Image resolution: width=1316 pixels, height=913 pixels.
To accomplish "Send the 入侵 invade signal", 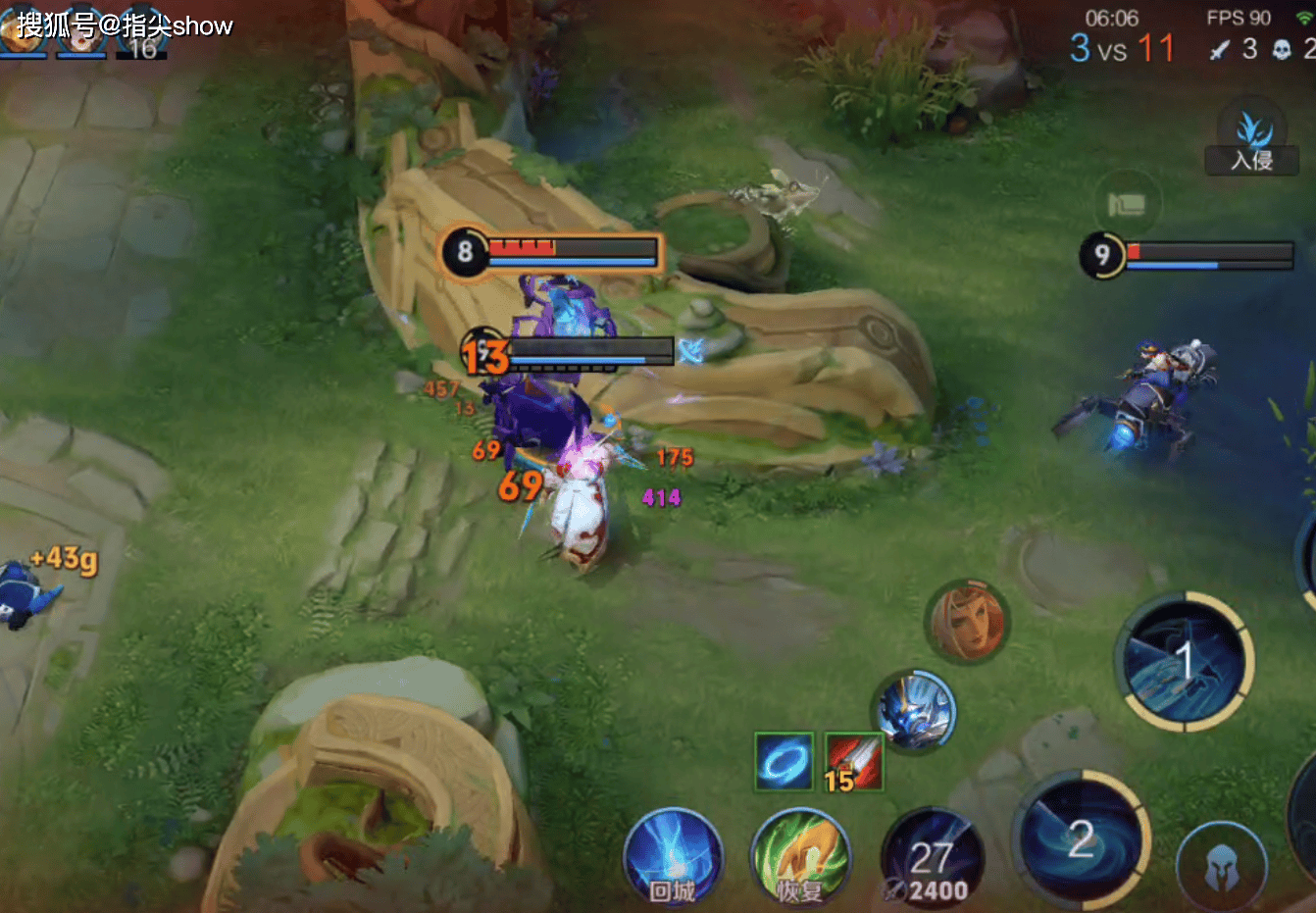I will coord(1252,140).
